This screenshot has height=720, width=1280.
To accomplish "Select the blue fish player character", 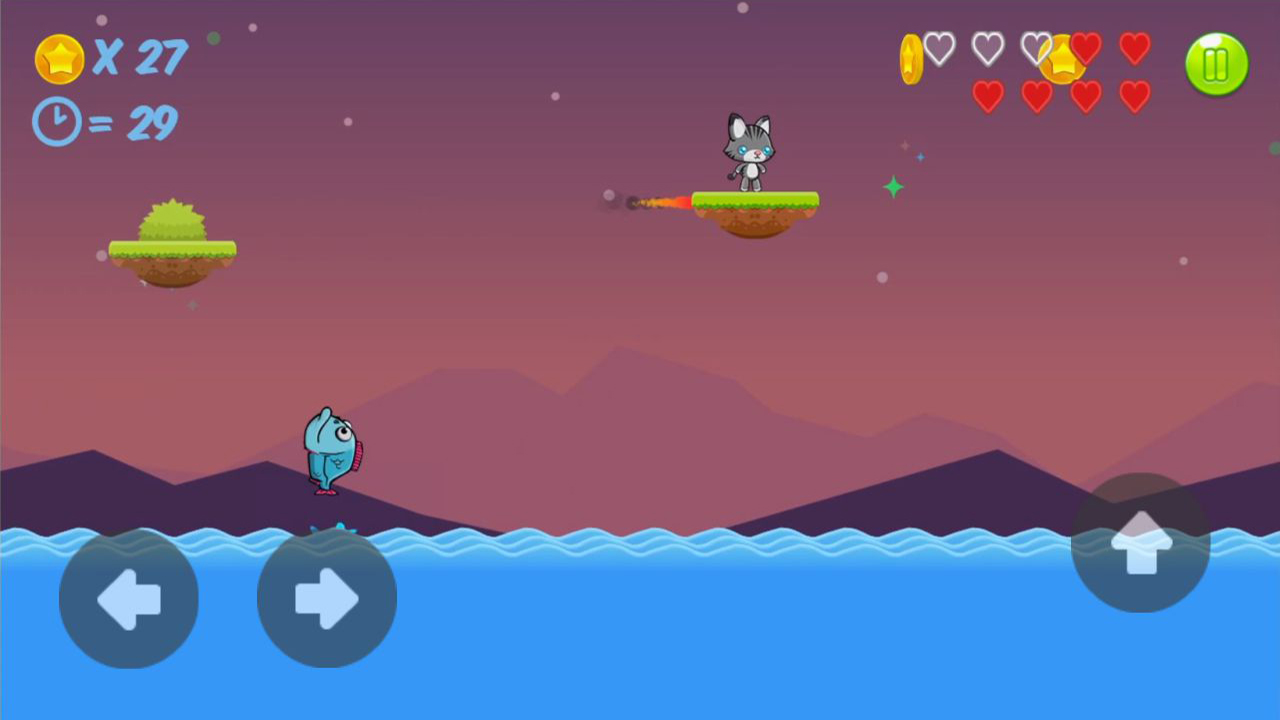I will pos(330,450).
